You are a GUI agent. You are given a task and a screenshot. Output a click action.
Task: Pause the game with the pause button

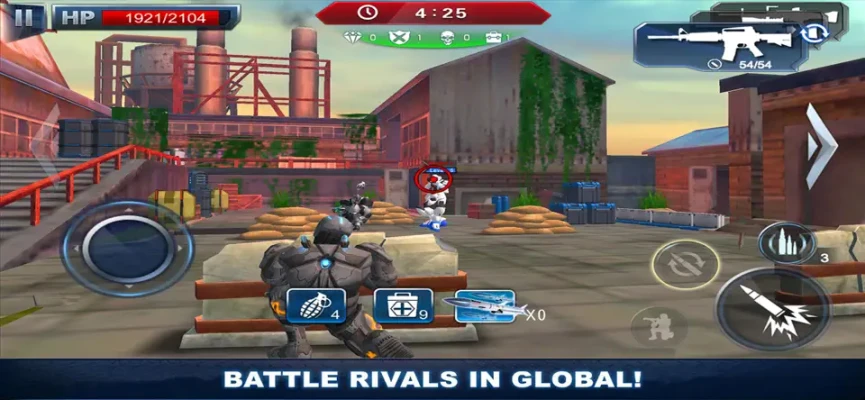point(28,16)
